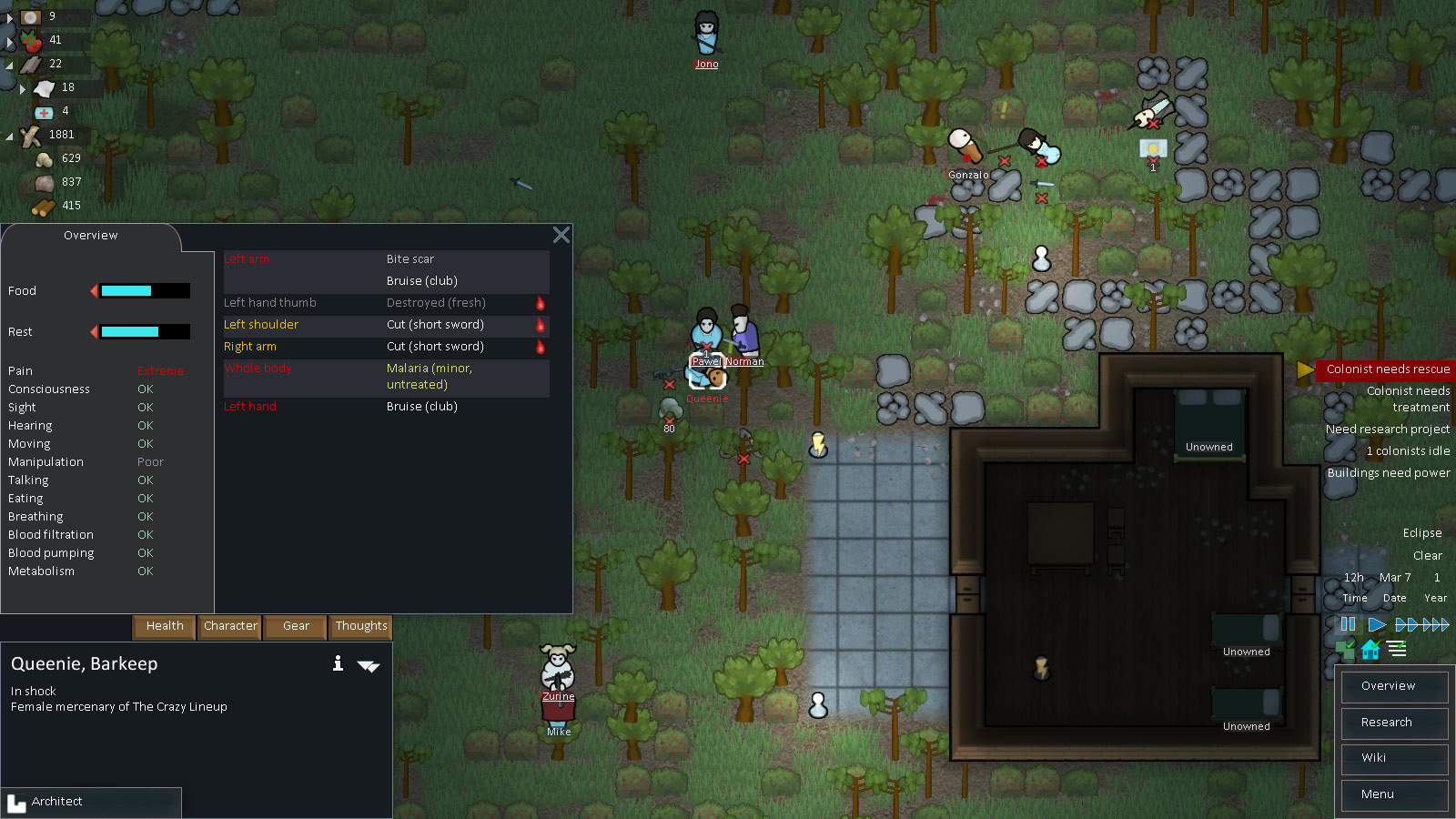Viewport: 1456px width, 819px height.
Task: Click the Food need bar marker
Action: pyautogui.click(x=93, y=290)
